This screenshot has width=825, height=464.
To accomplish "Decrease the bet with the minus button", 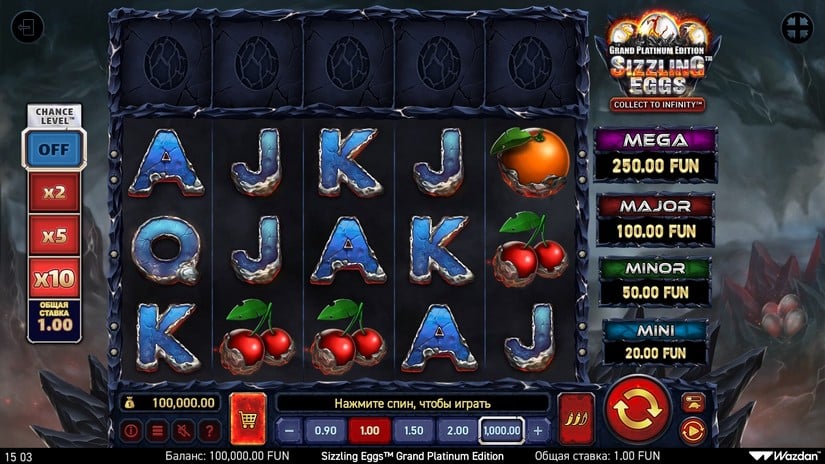I will coord(288,431).
